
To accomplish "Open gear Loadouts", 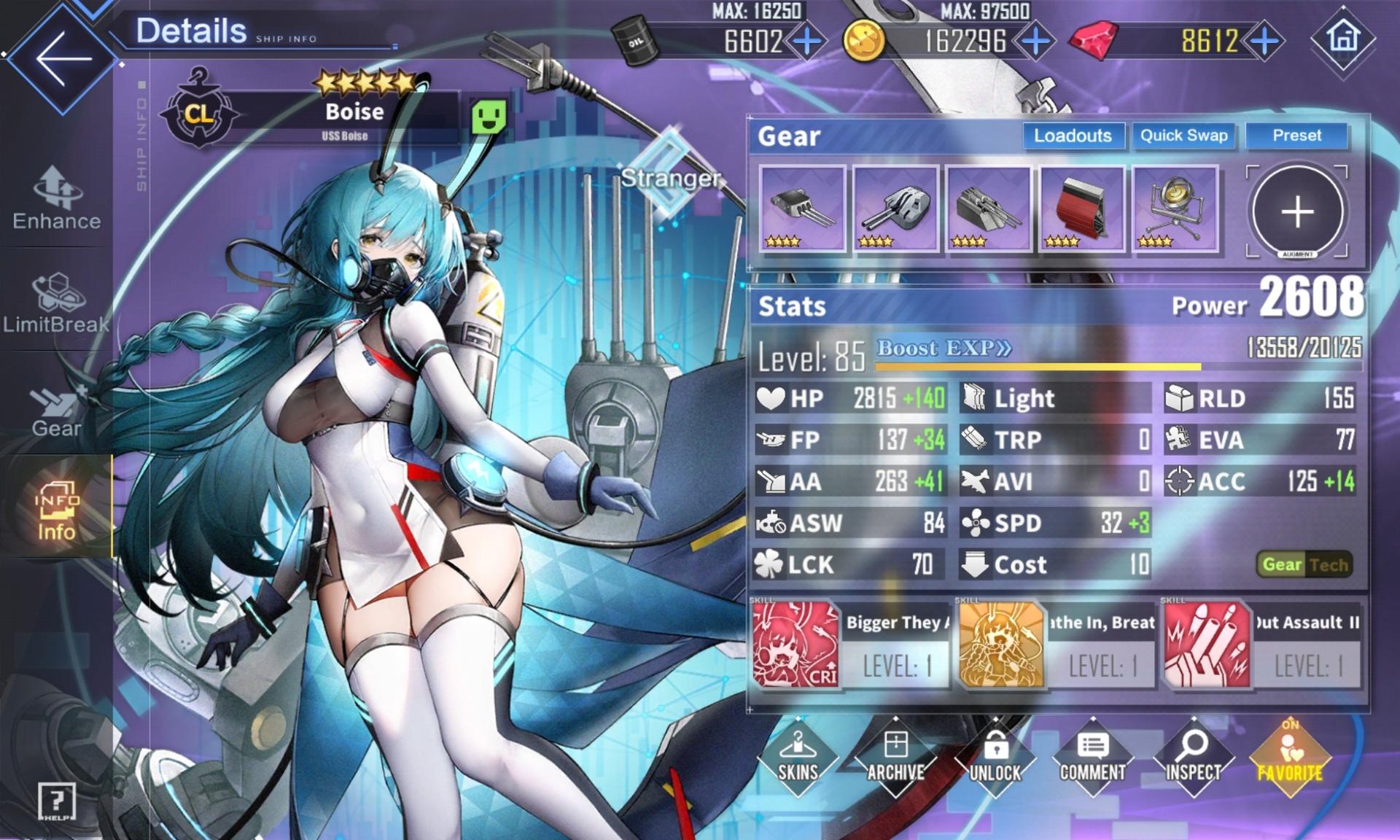I will tap(1073, 136).
